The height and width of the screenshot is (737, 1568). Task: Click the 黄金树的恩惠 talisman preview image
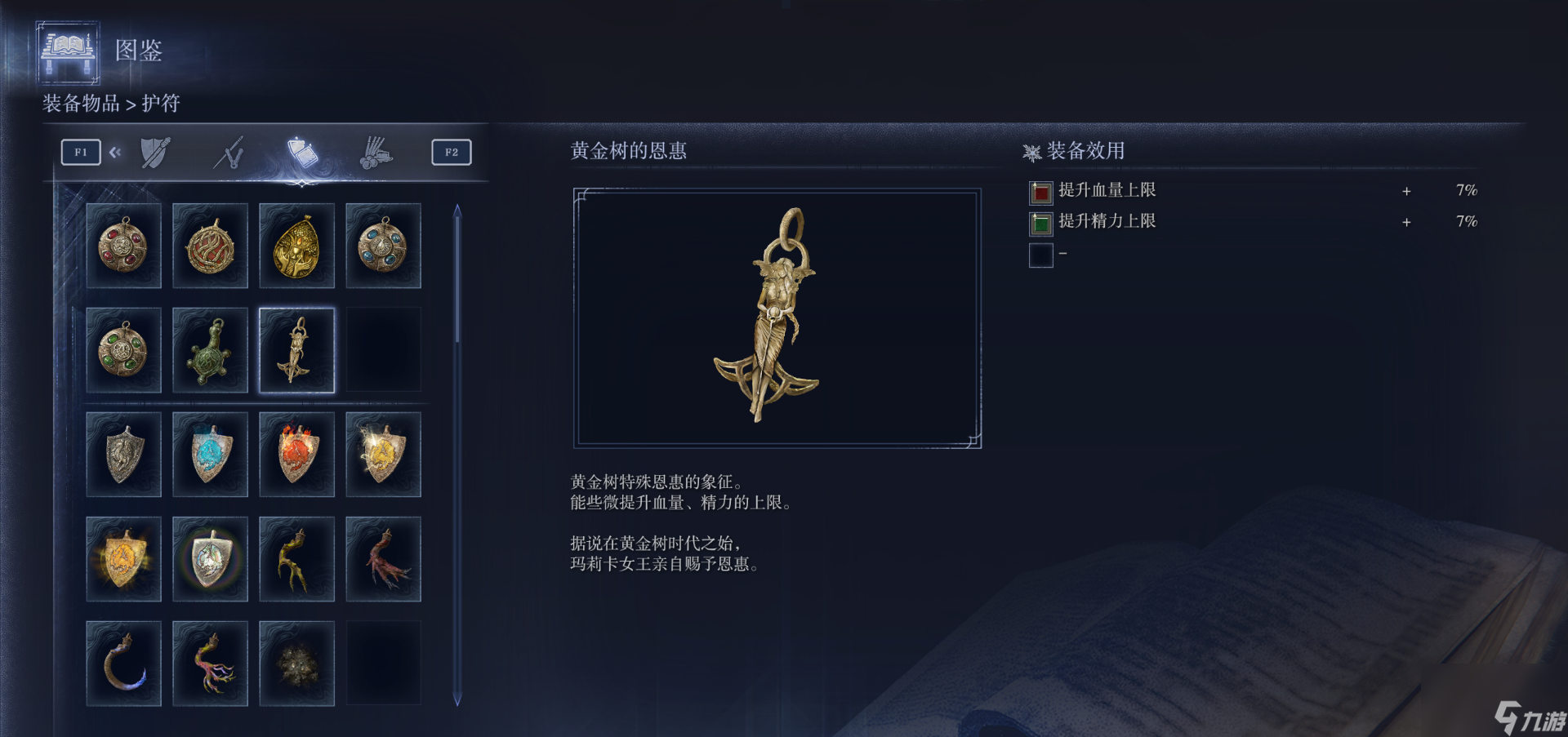click(776, 318)
